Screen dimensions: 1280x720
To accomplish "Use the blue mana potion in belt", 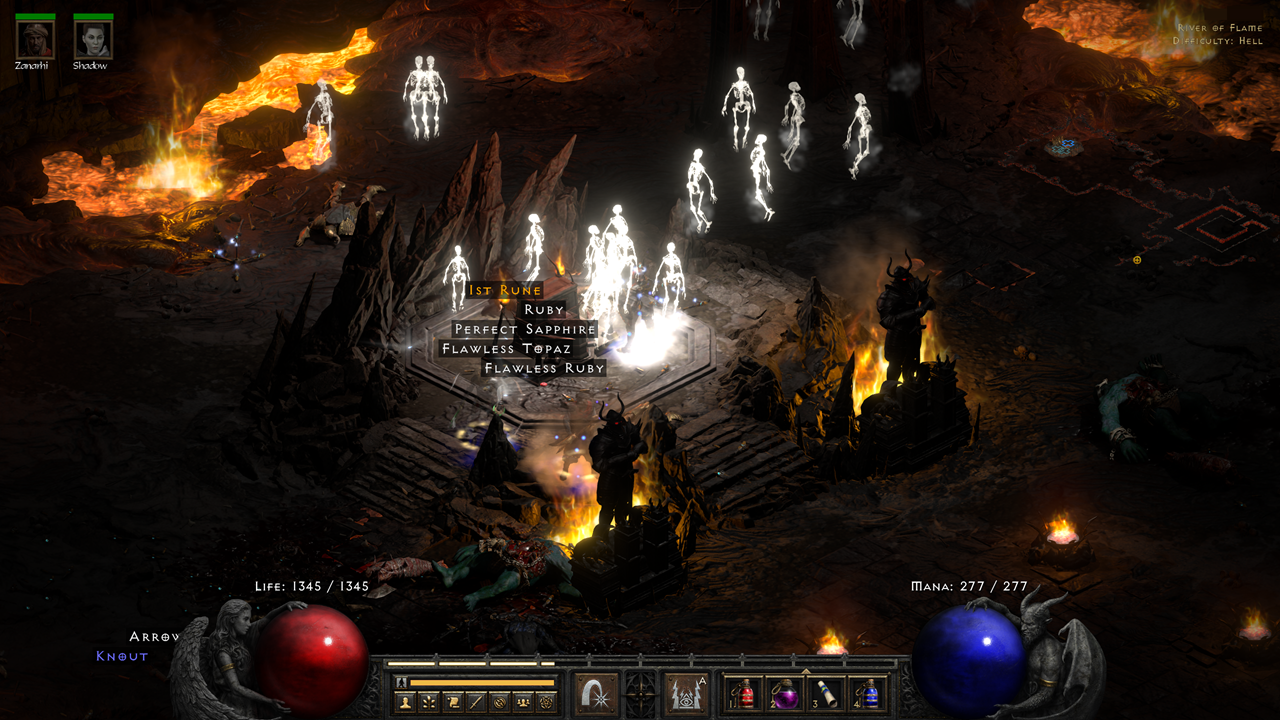I will (869, 694).
